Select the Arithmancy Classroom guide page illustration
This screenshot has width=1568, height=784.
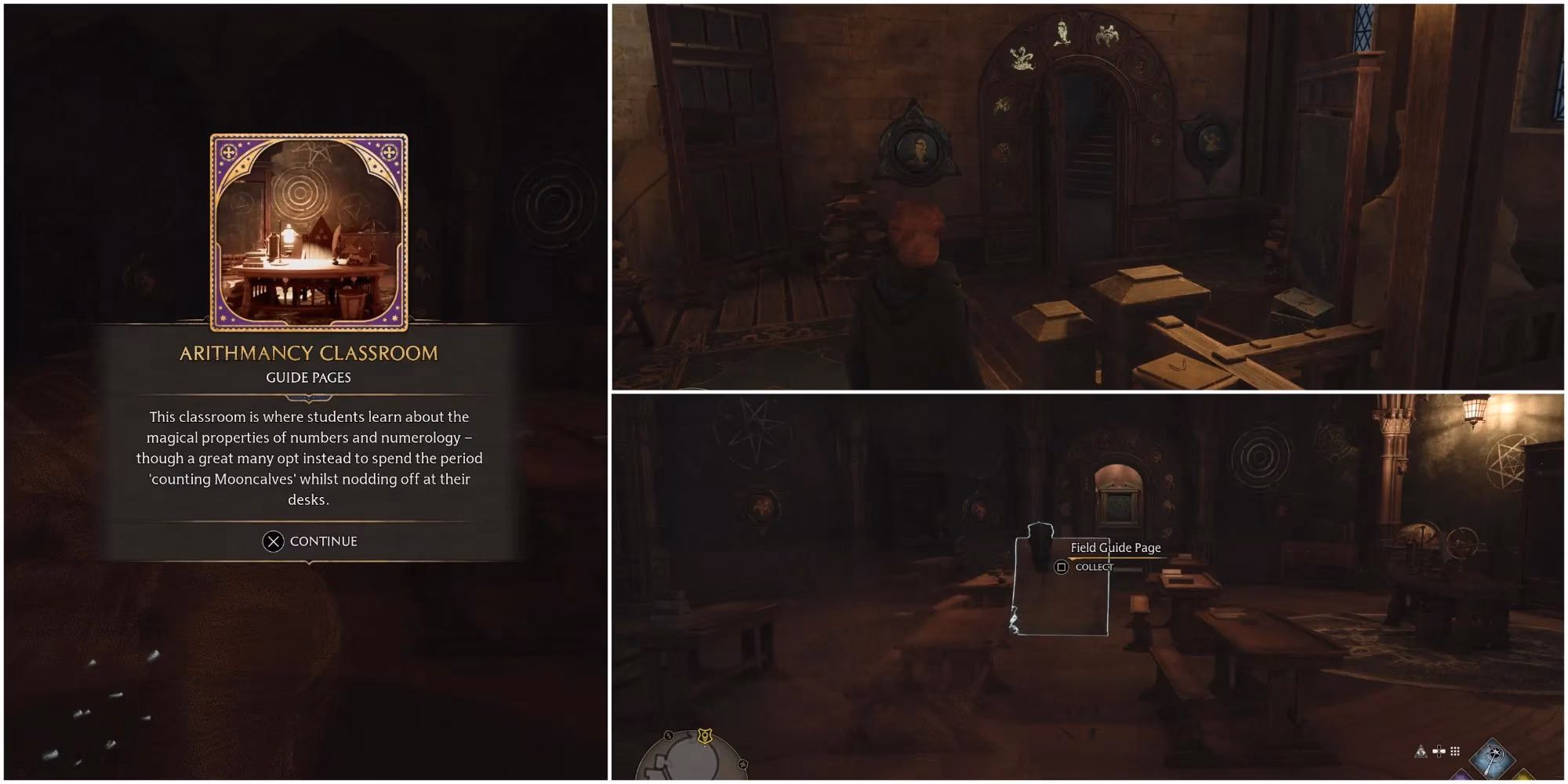309,232
